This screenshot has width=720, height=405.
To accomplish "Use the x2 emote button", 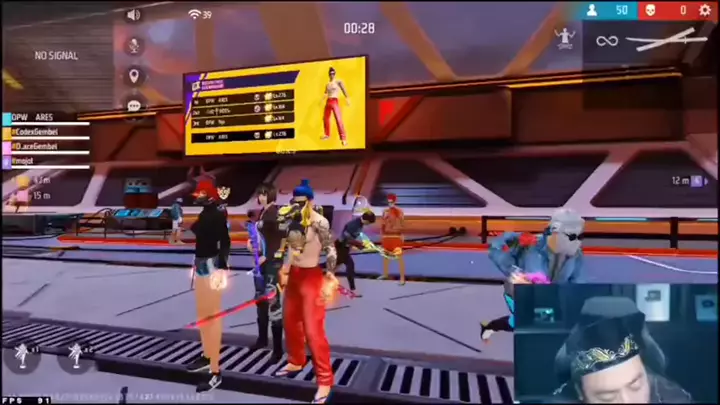I will click(x=76, y=356).
